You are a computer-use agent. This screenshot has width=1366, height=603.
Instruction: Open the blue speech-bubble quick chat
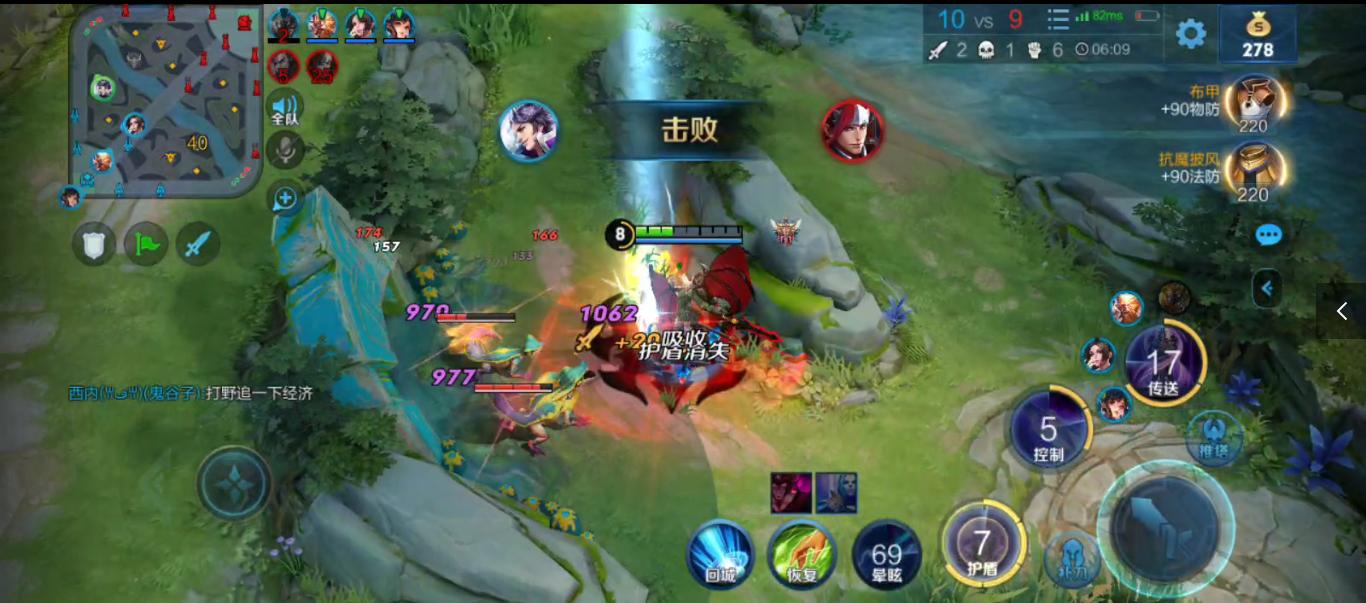tap(1268, 235)
